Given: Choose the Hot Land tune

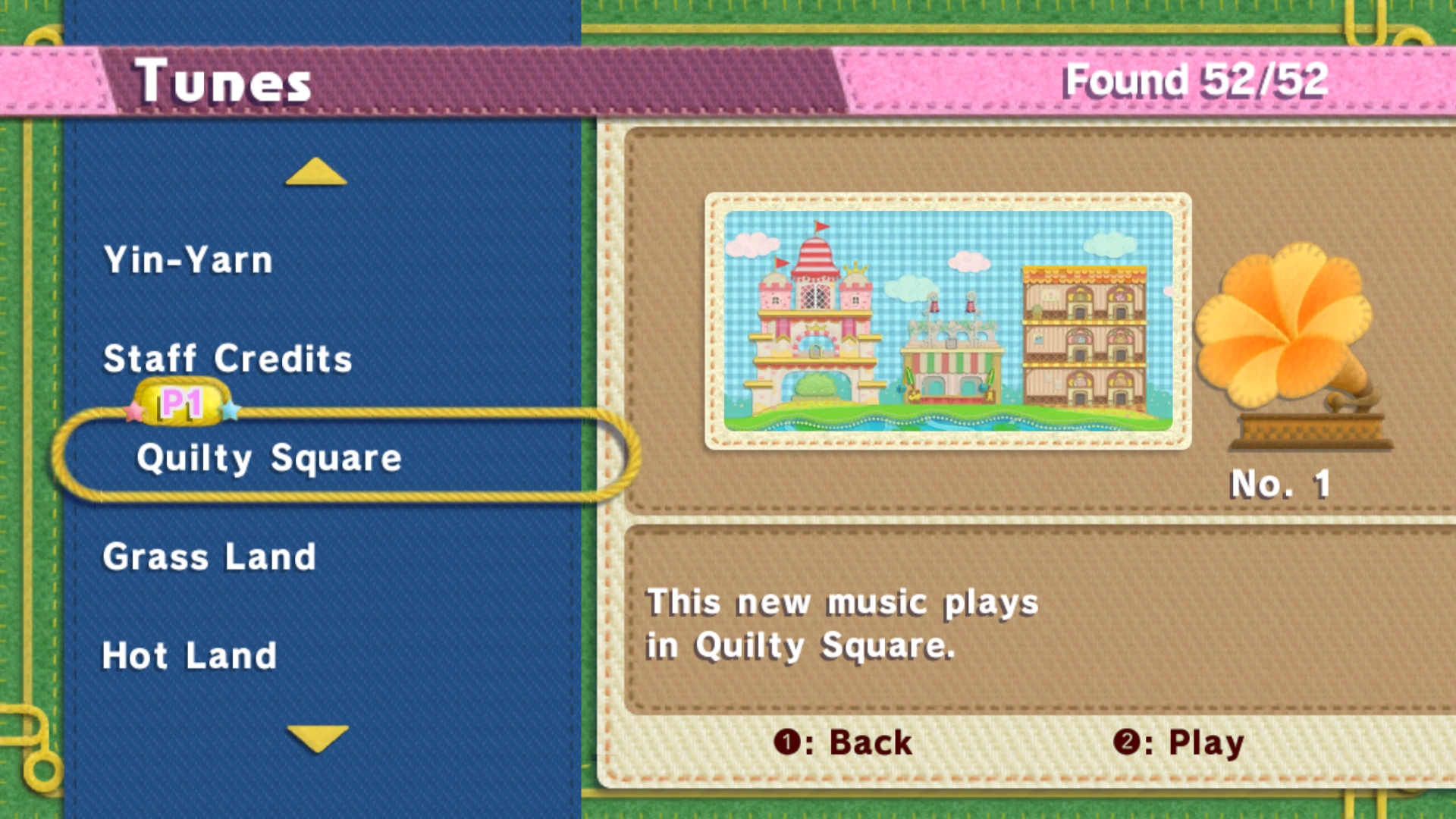Looking at the screenshot, I should click(x=189, y=654).
